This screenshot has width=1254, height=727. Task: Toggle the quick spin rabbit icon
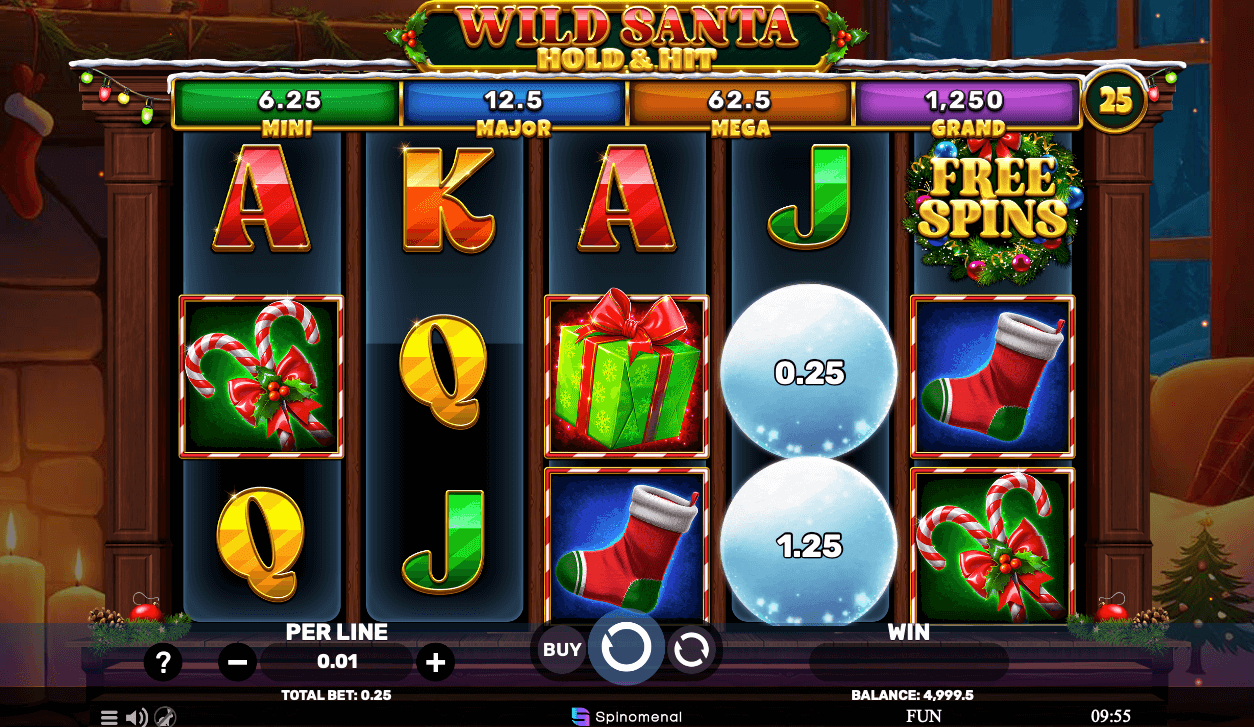pos(164,717)
